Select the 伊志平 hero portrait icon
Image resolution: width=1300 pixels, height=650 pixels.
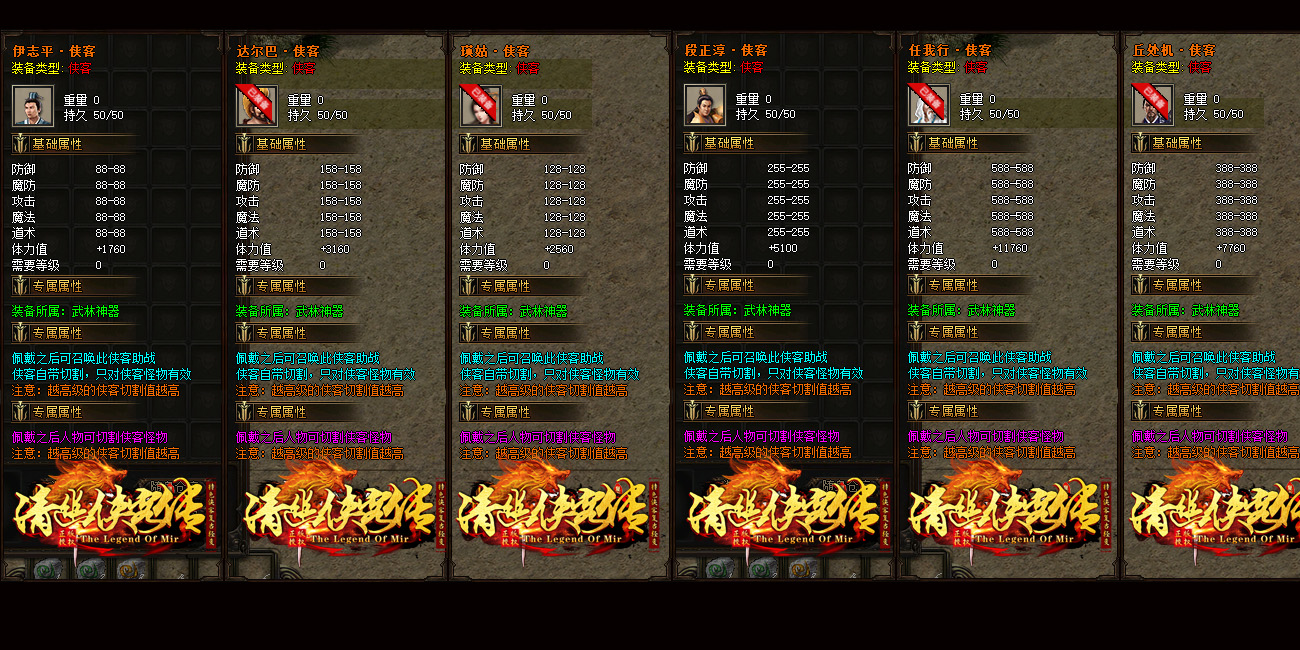point(32,105)
